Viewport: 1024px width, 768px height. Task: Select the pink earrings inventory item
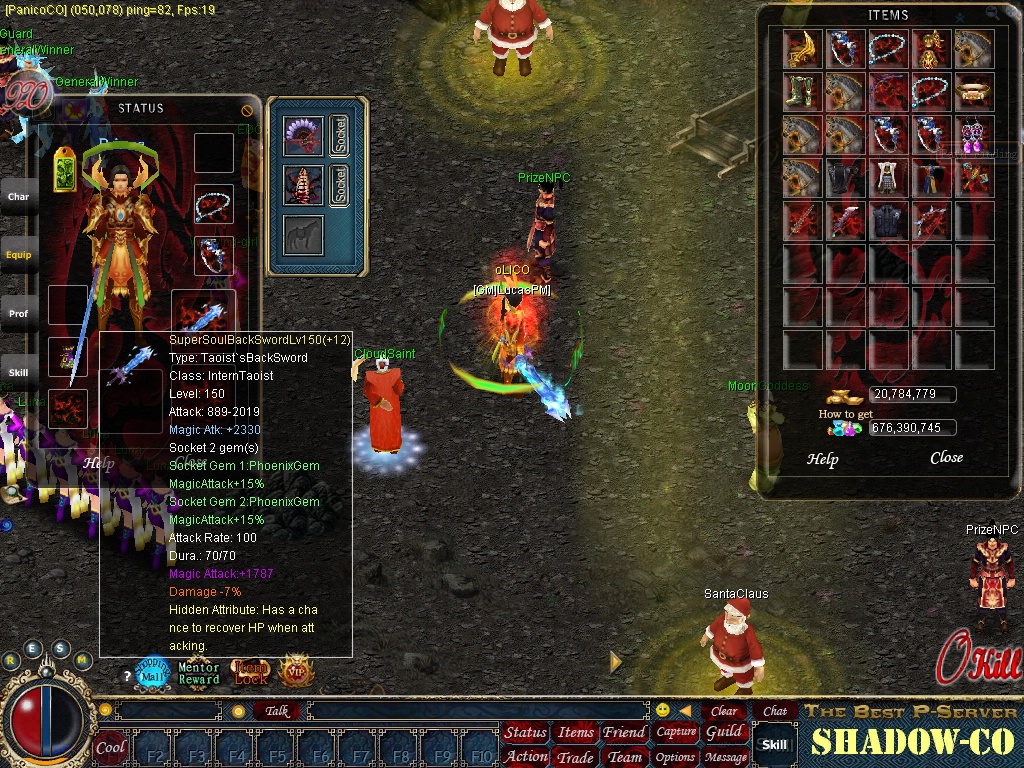click(974, 134)
